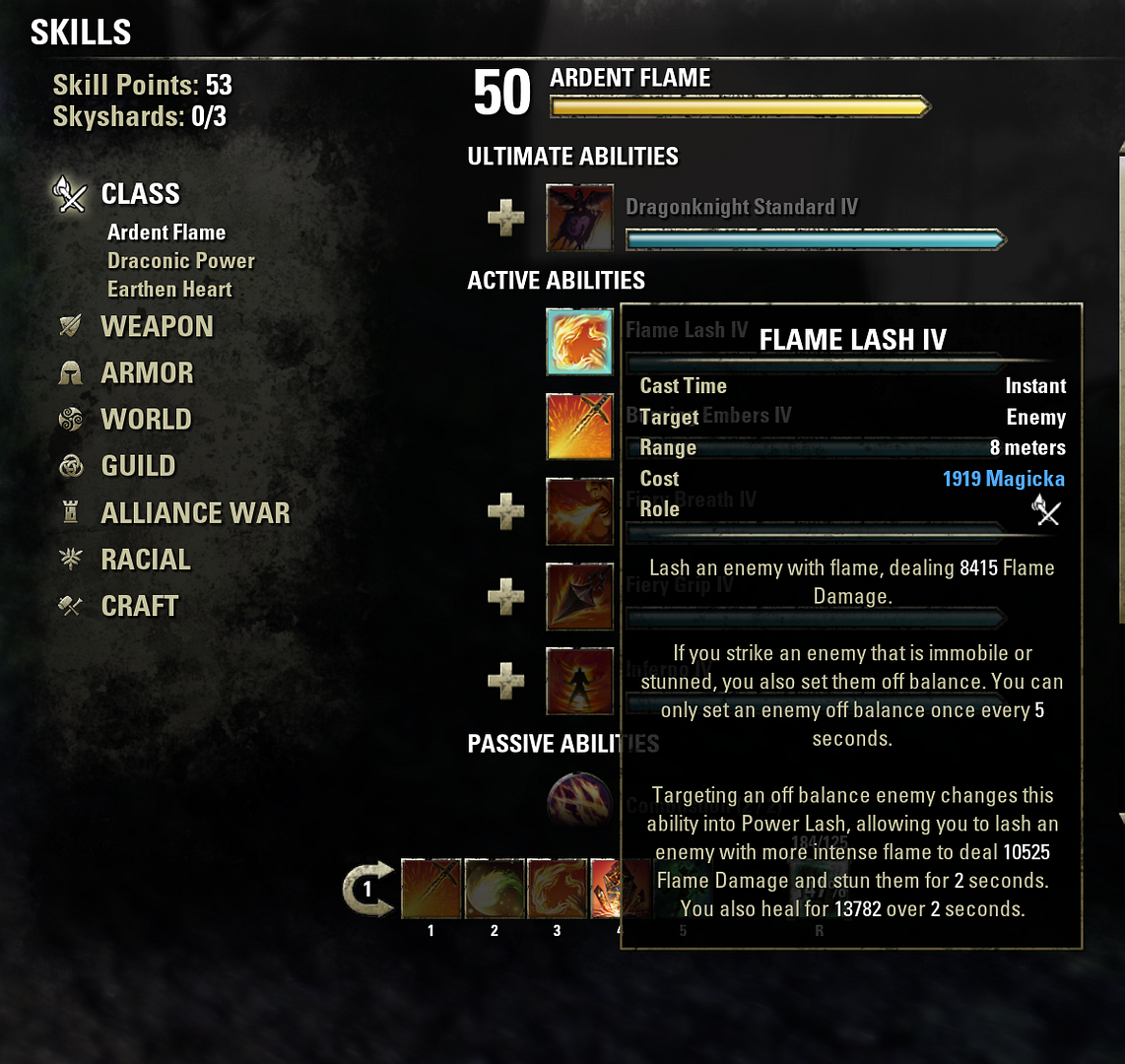Open the Draconic Power skill line

[181, 261]
